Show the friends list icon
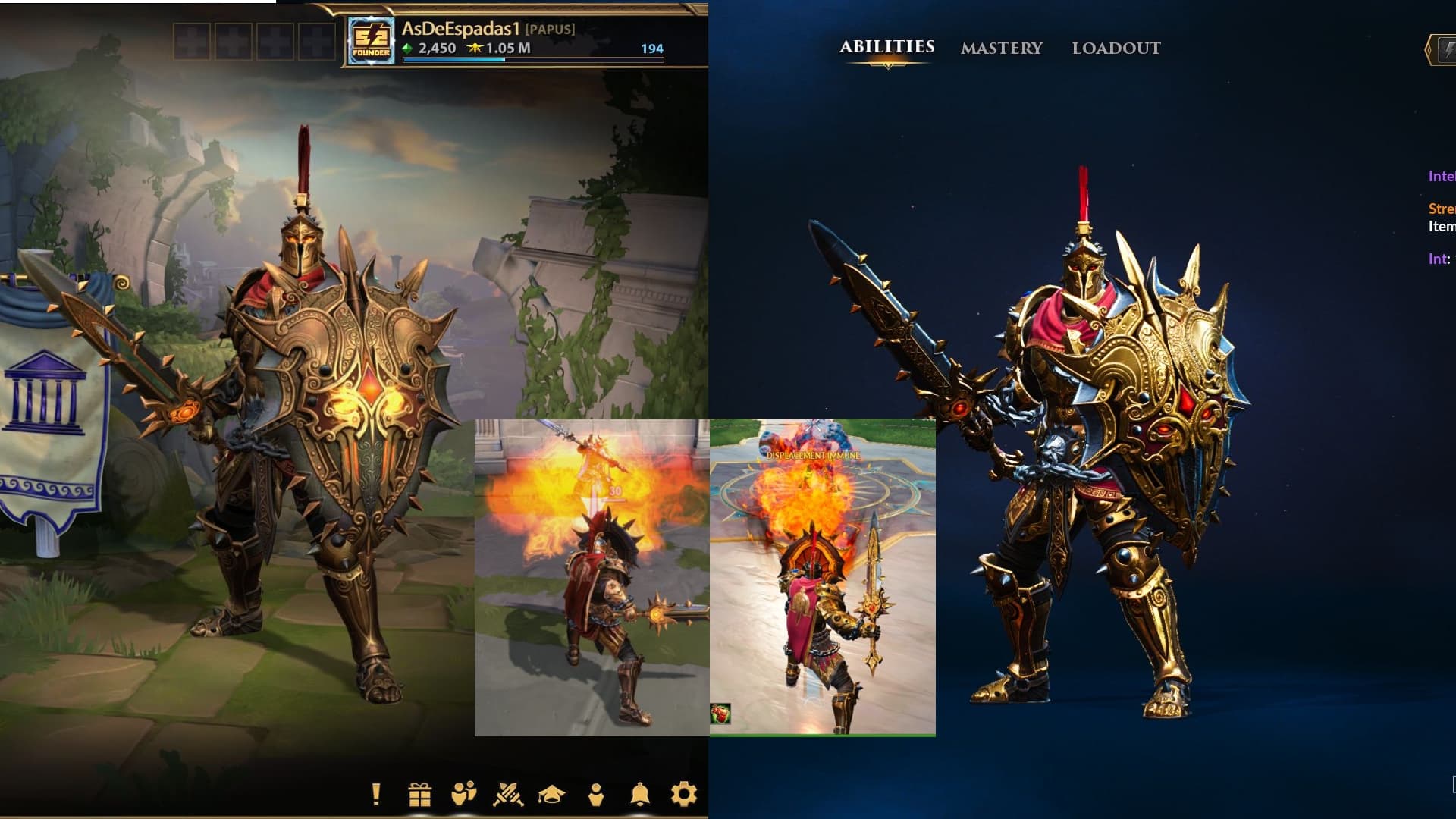 (x=463, y=794)
